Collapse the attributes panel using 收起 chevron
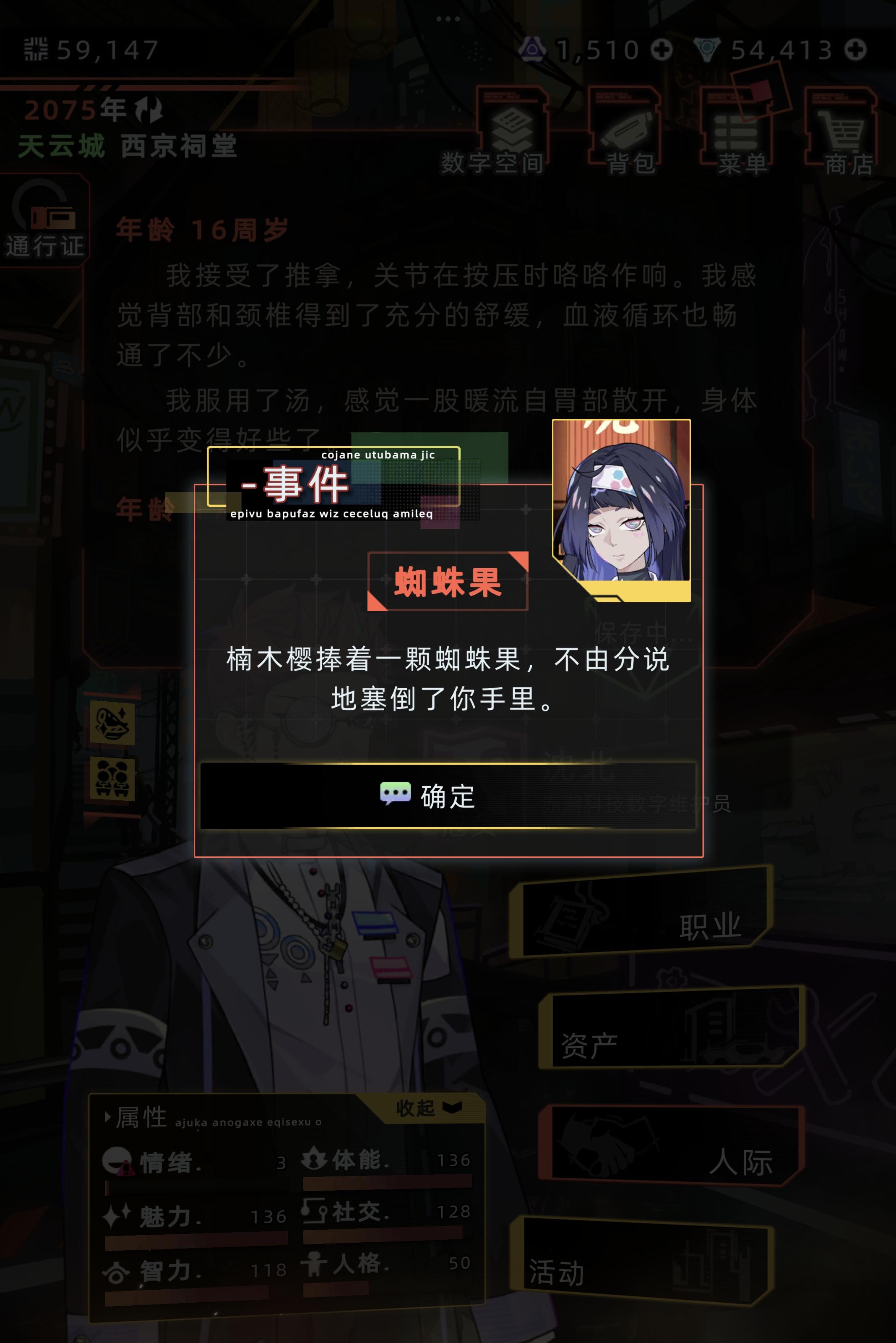 point(451,1108)
